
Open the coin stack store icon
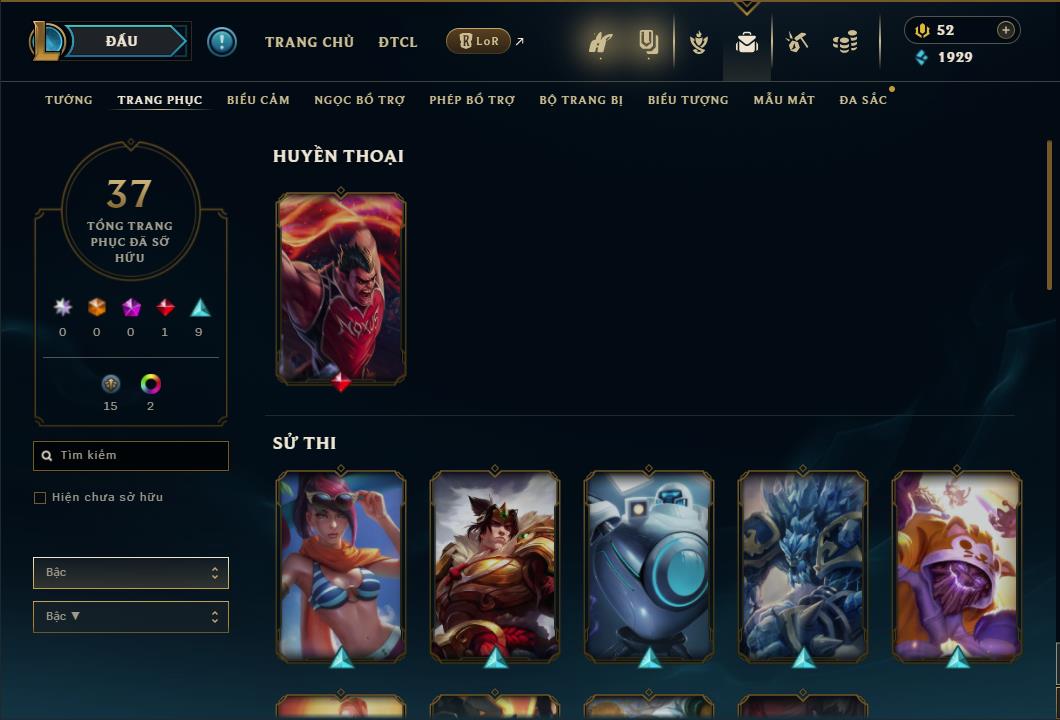tap(845, 42)
